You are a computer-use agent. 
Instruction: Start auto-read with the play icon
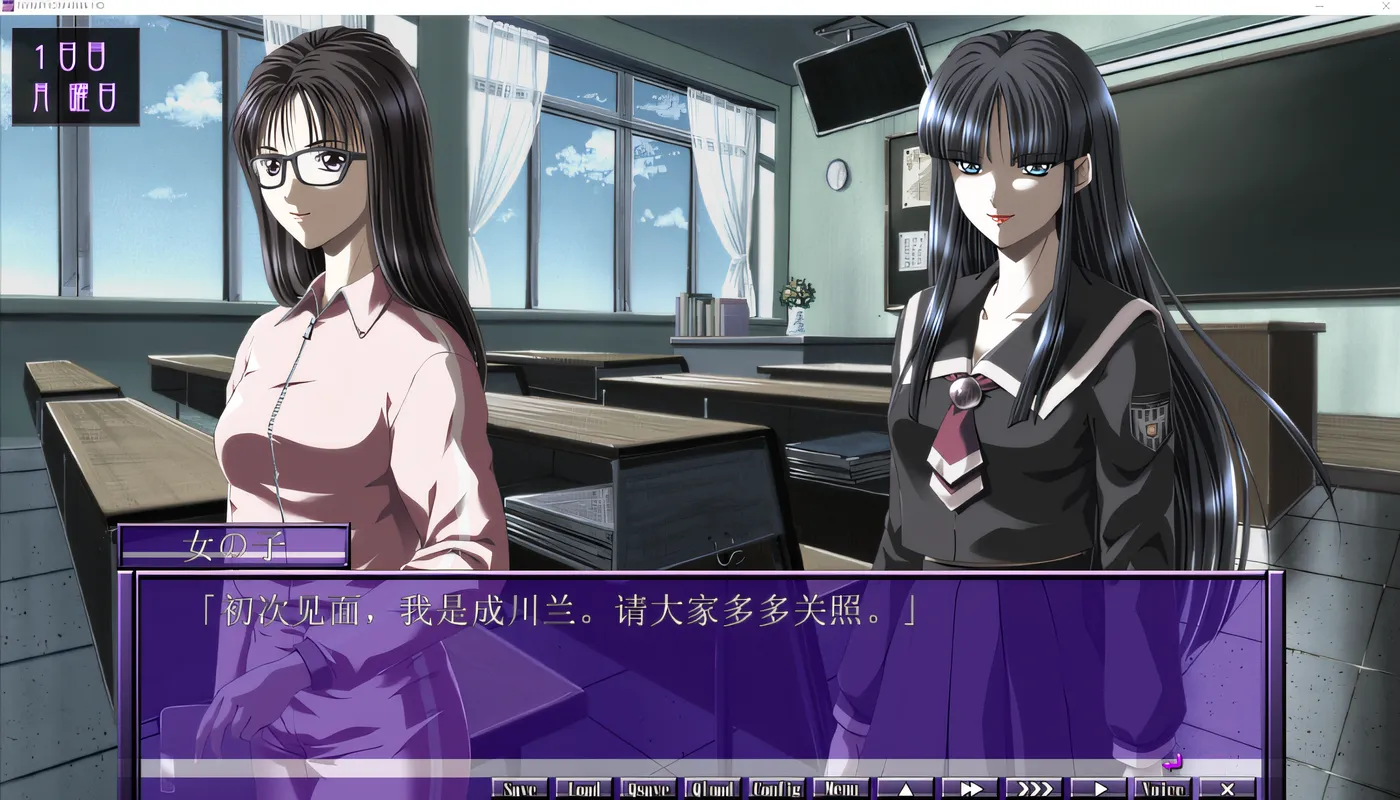[x=1099, y=788]
